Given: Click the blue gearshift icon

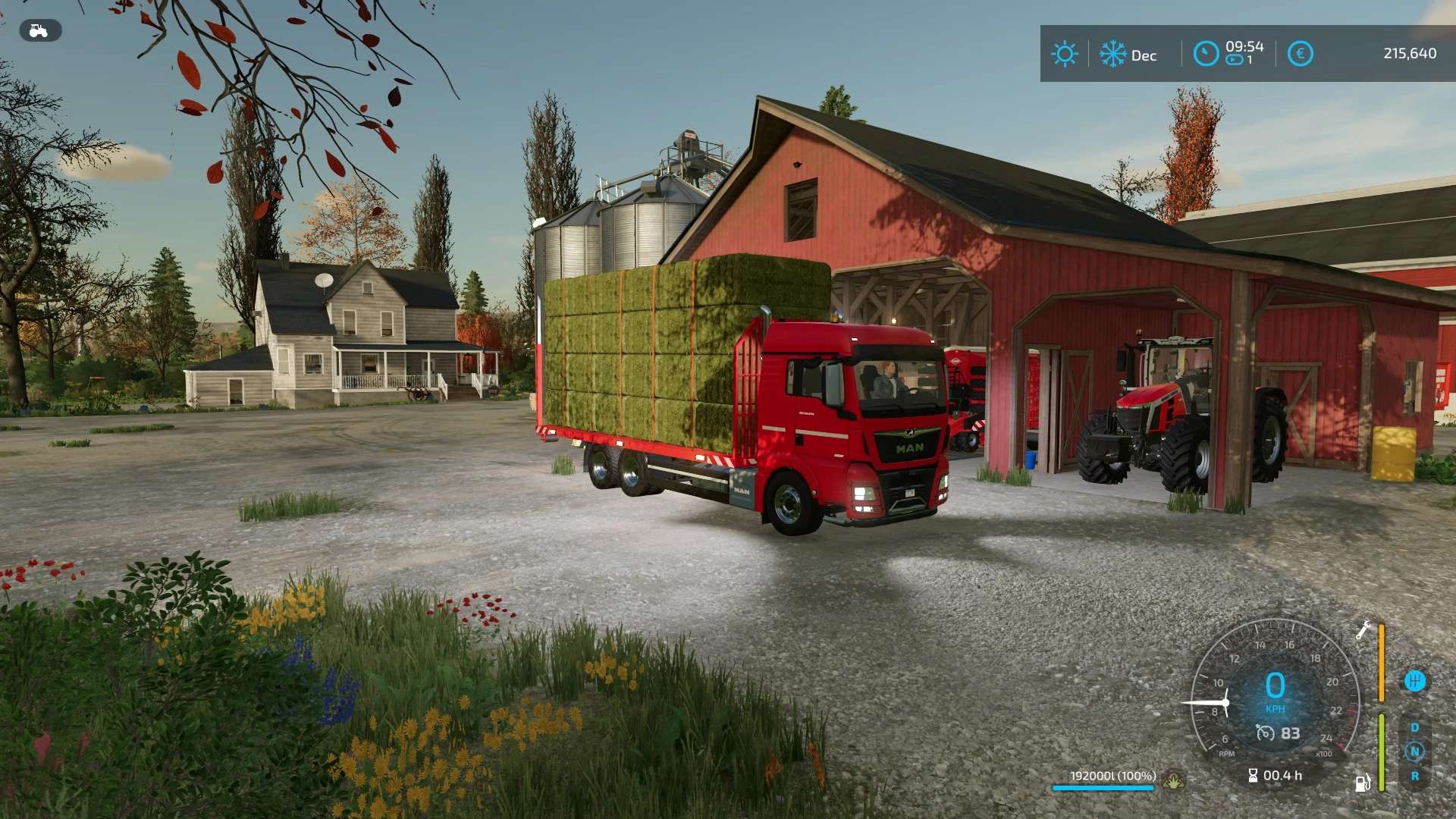Looking at the screenshot, I should click(1414, 681).
